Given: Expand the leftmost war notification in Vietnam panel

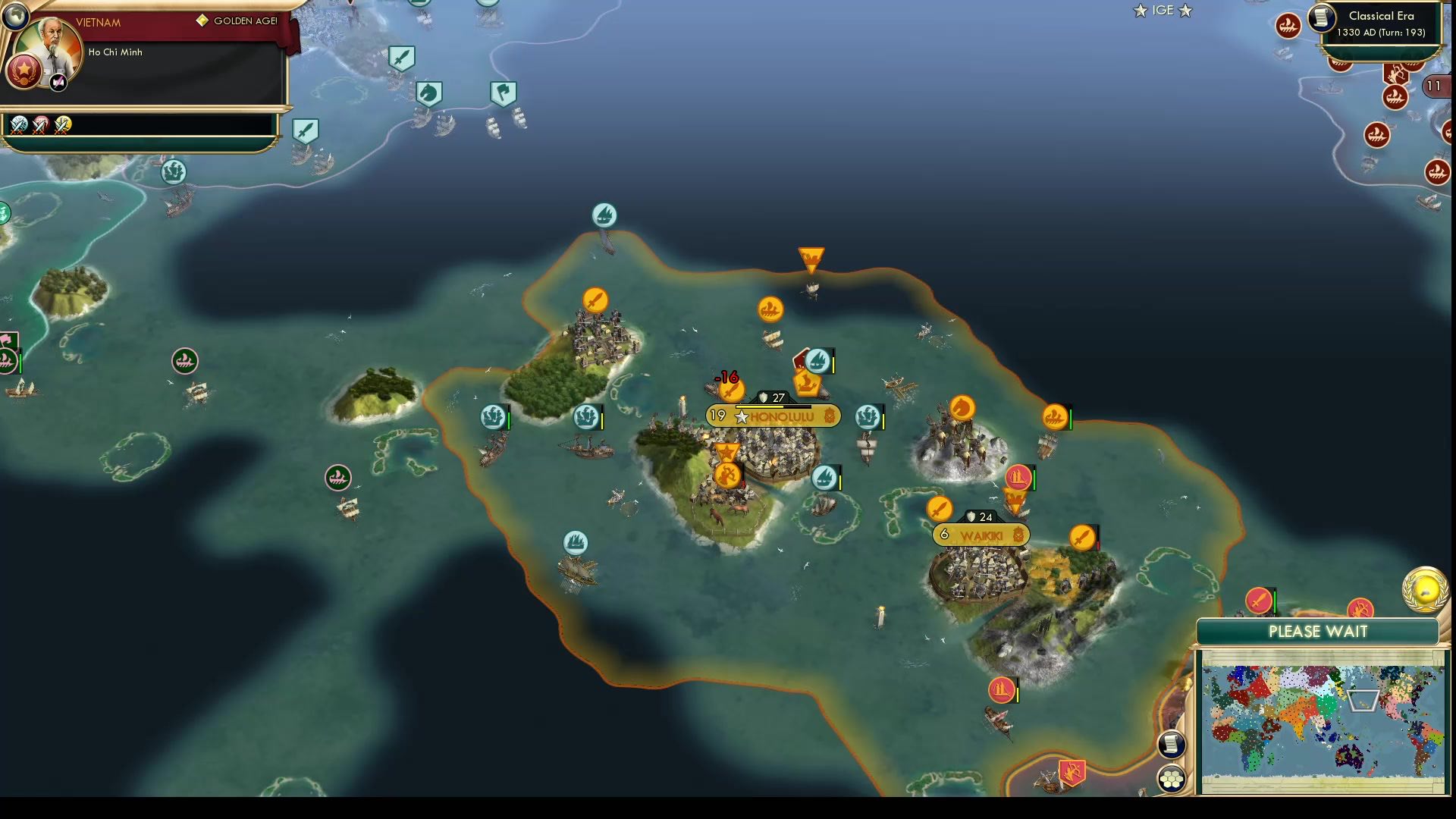Looking at the screenshot, I should click(19, 126).
